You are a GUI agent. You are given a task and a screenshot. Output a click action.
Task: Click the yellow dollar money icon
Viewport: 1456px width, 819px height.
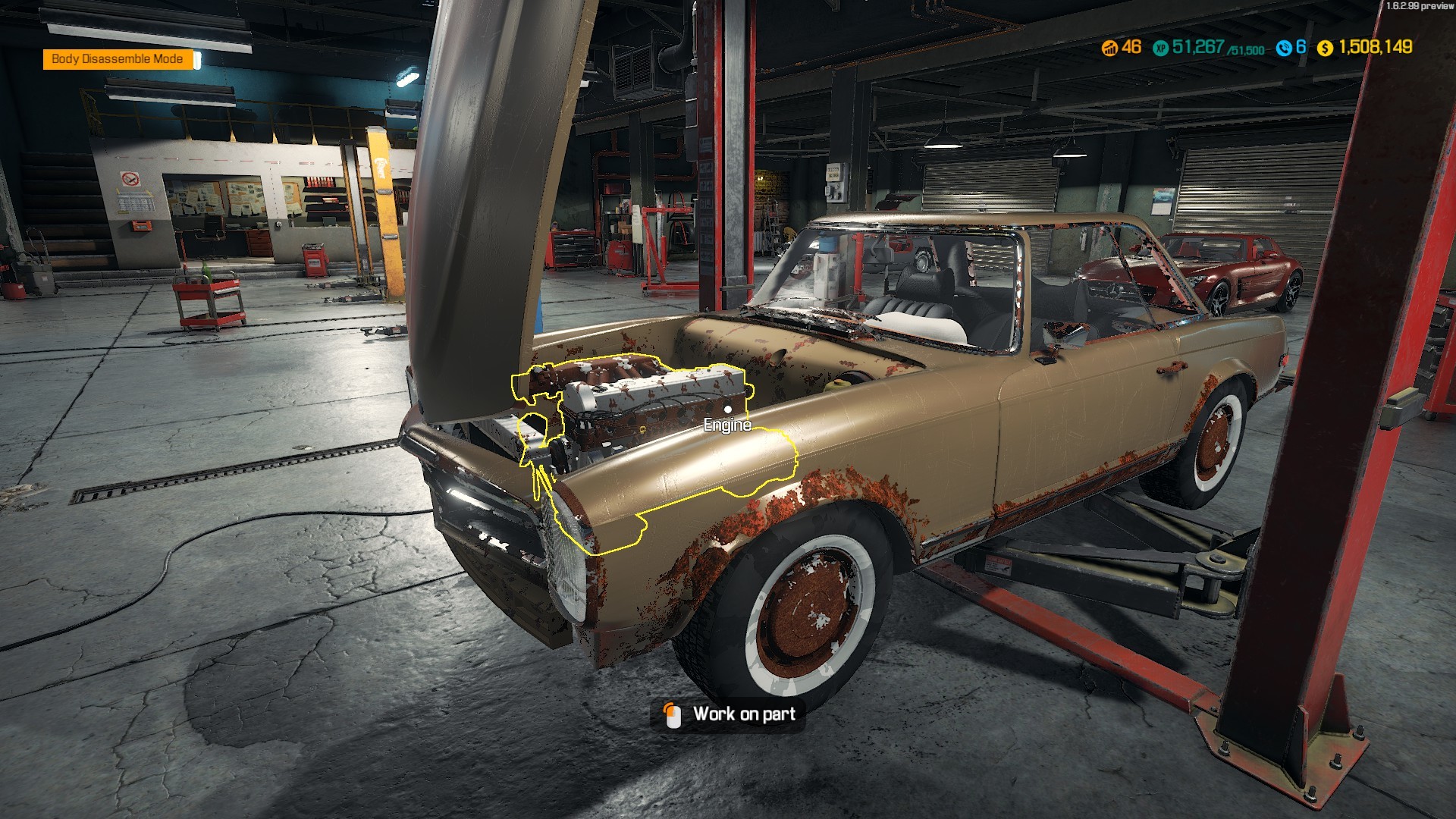tap(1324, 48)
